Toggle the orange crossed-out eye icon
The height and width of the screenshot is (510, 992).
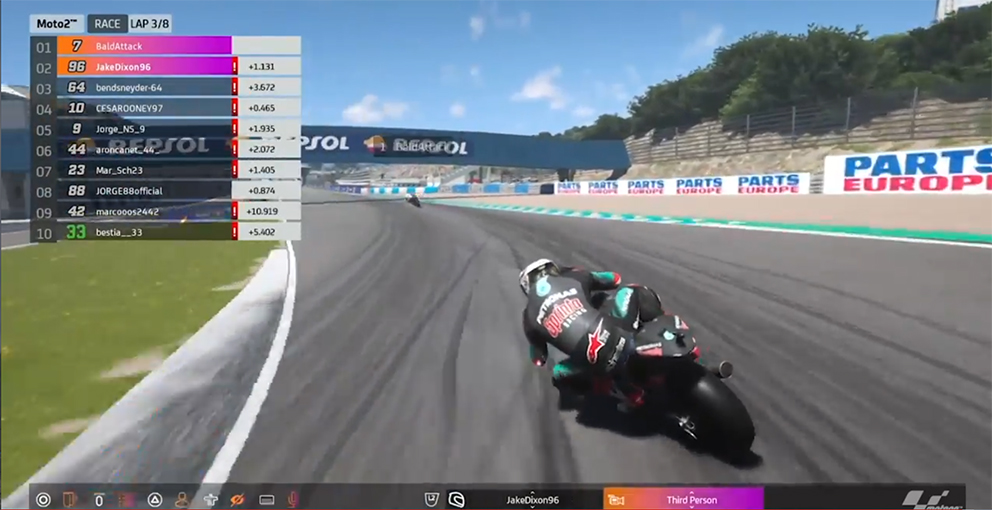(x=238, y=499)
